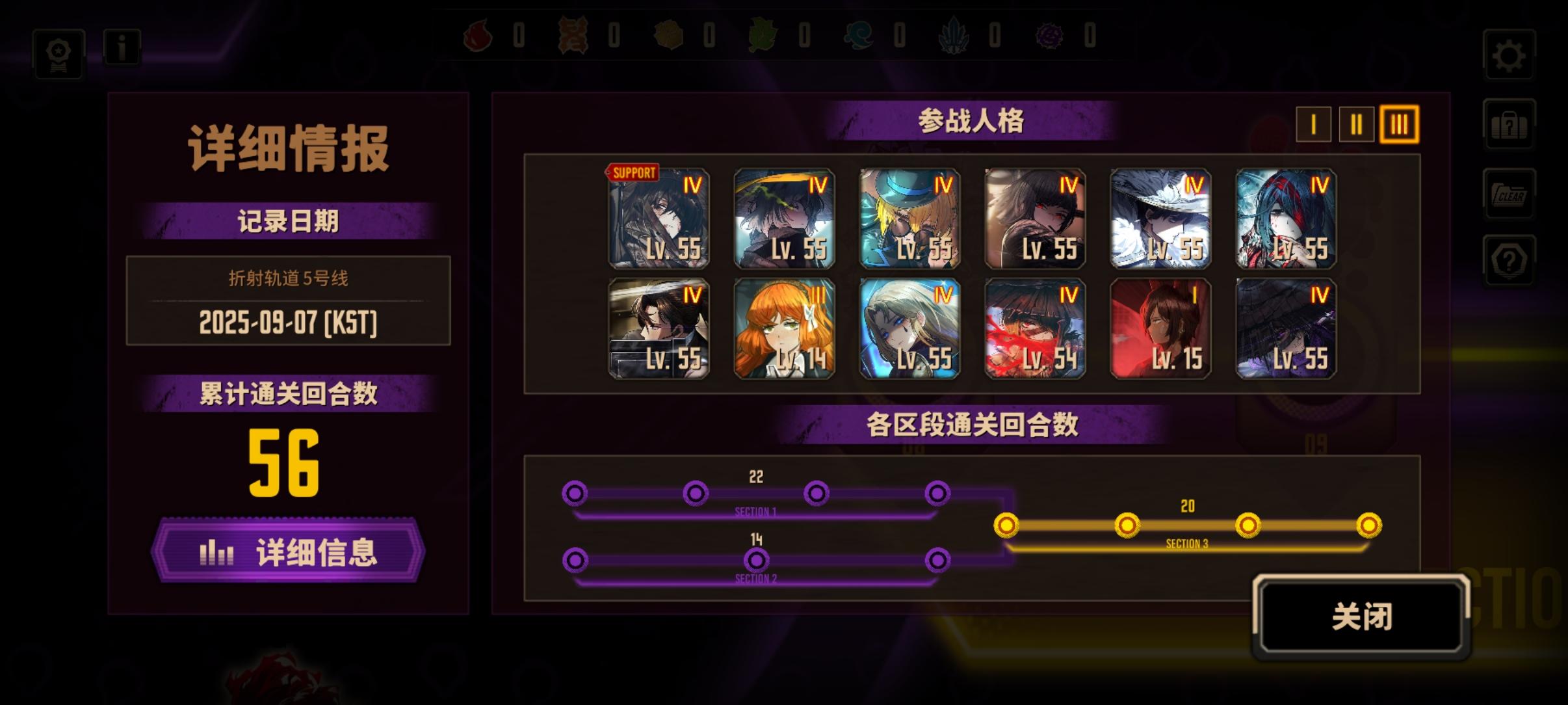This screenshot has height=705, width=1568.
Task: Click the red Wrath affinity icon at top
Action: [477, 37]
